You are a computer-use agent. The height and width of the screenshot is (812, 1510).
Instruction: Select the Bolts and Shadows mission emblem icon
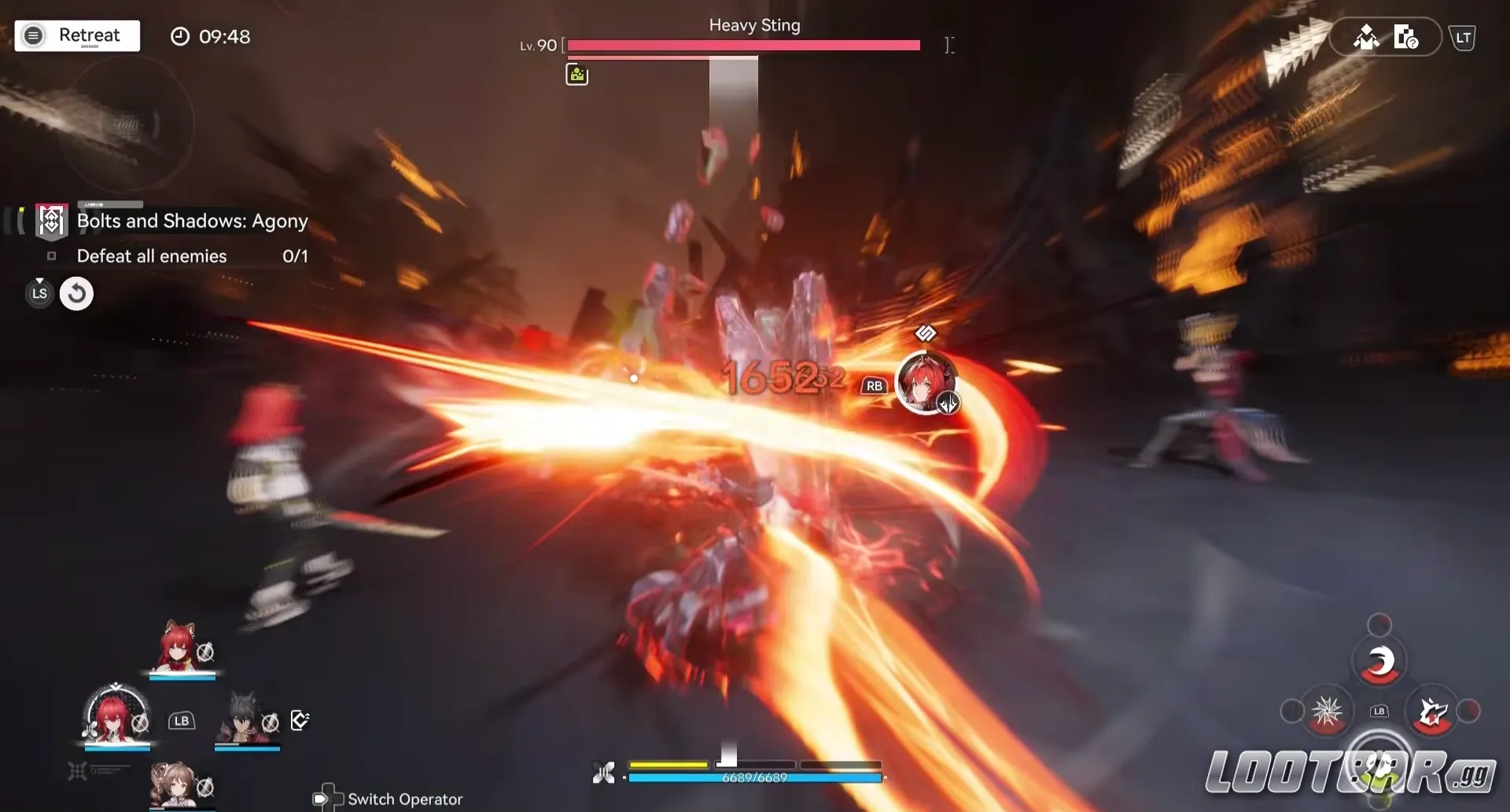50,220
